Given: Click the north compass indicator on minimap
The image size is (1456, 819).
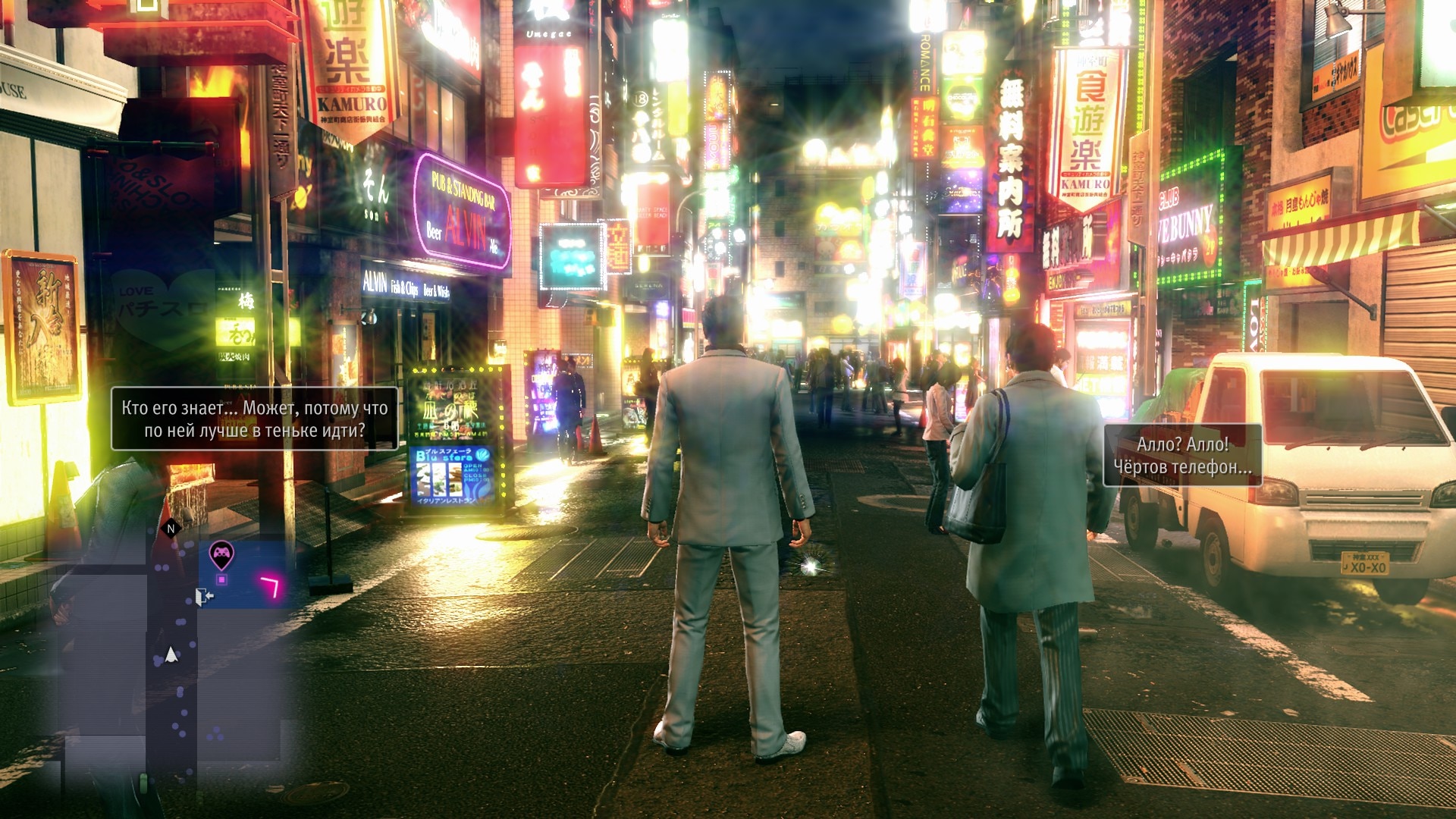Looking at the screenshot, I should [x=171, y=529].
